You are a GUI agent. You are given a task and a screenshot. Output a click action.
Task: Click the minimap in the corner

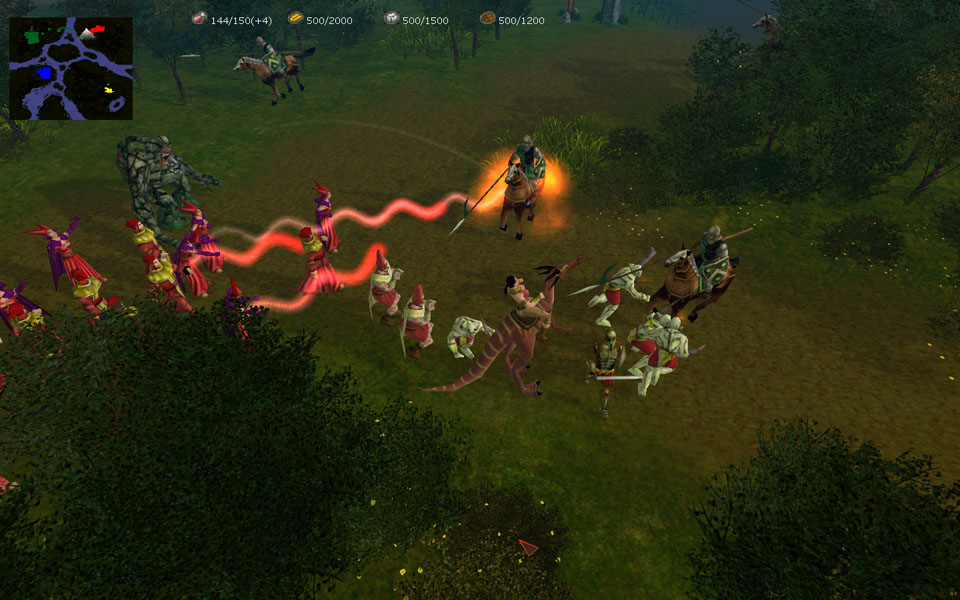coord(71,68)
